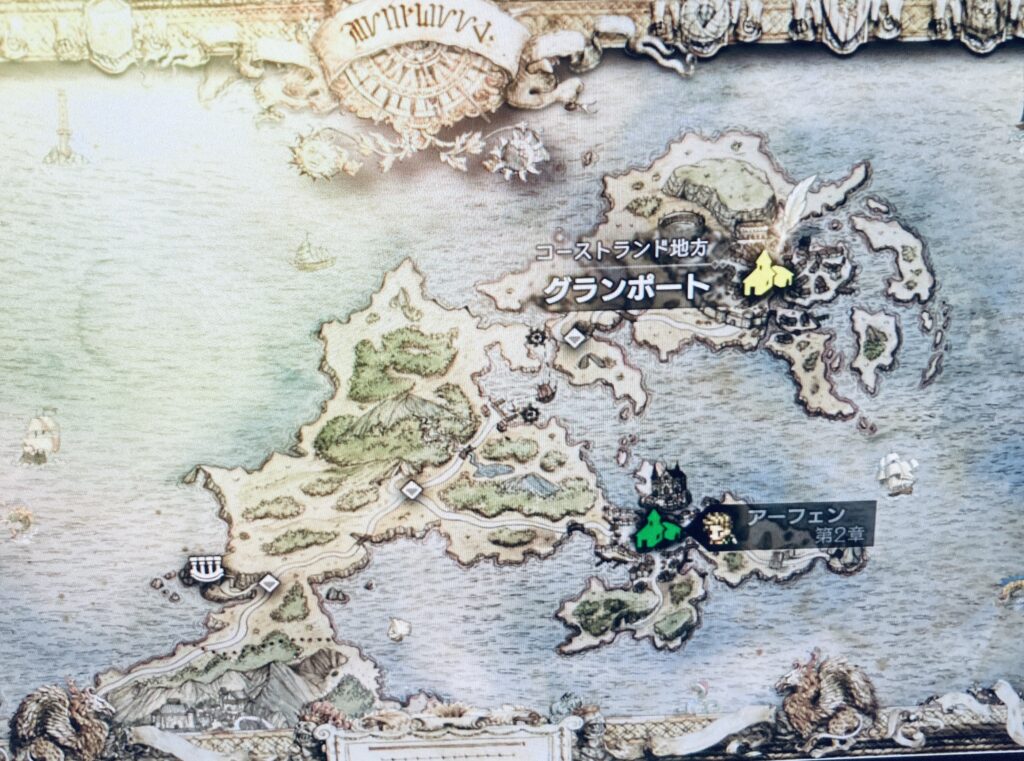The height and width of the screenshot is (761, 1024).
Task: Choose the green town marker
Action: [x=658, y=529]
